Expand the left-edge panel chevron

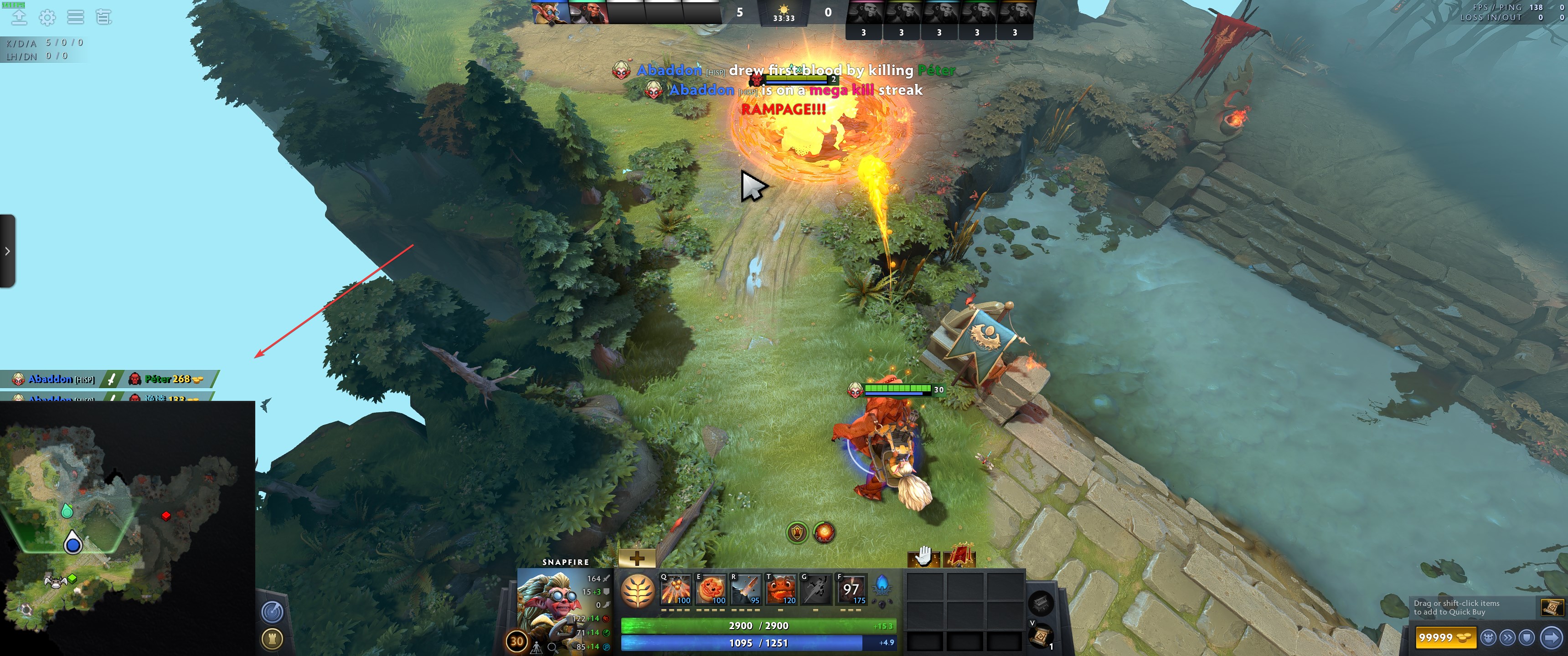(x=7, y=251)
